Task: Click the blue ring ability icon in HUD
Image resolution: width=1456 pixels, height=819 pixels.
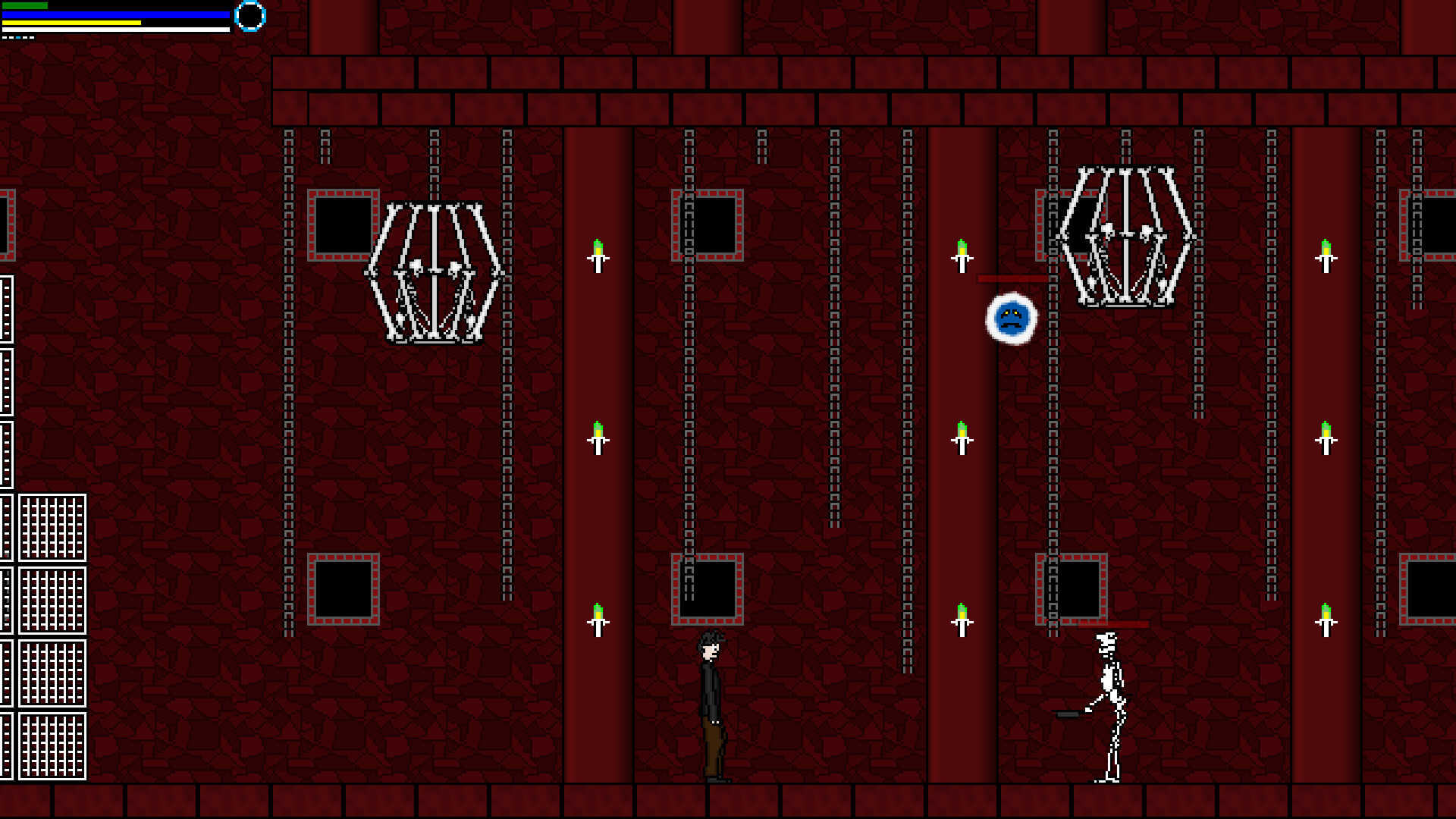Action: point(249,17)
